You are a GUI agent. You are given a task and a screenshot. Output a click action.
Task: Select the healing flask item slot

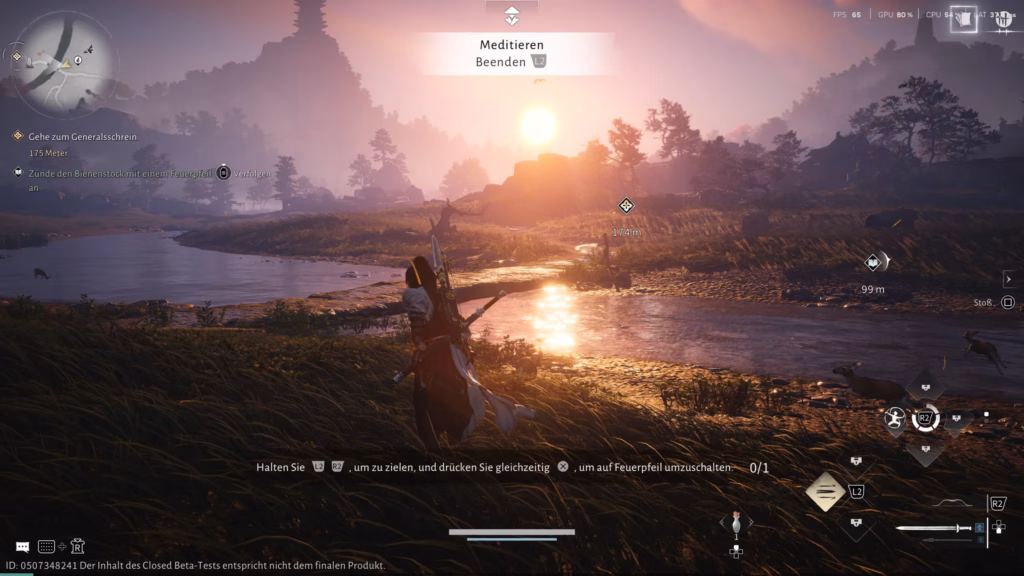(x=737, y=522)
